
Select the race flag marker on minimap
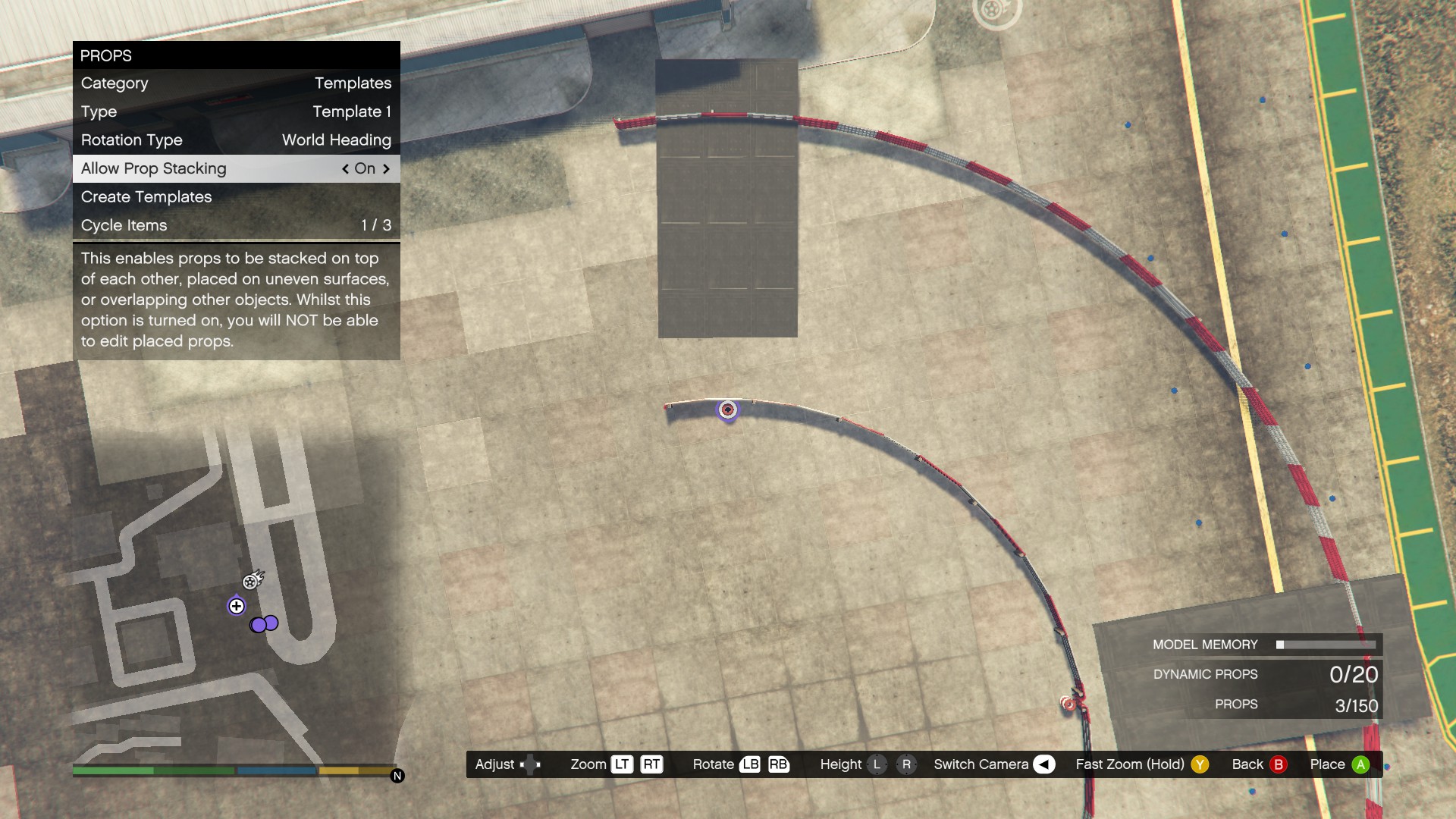(x=252, y=581)
